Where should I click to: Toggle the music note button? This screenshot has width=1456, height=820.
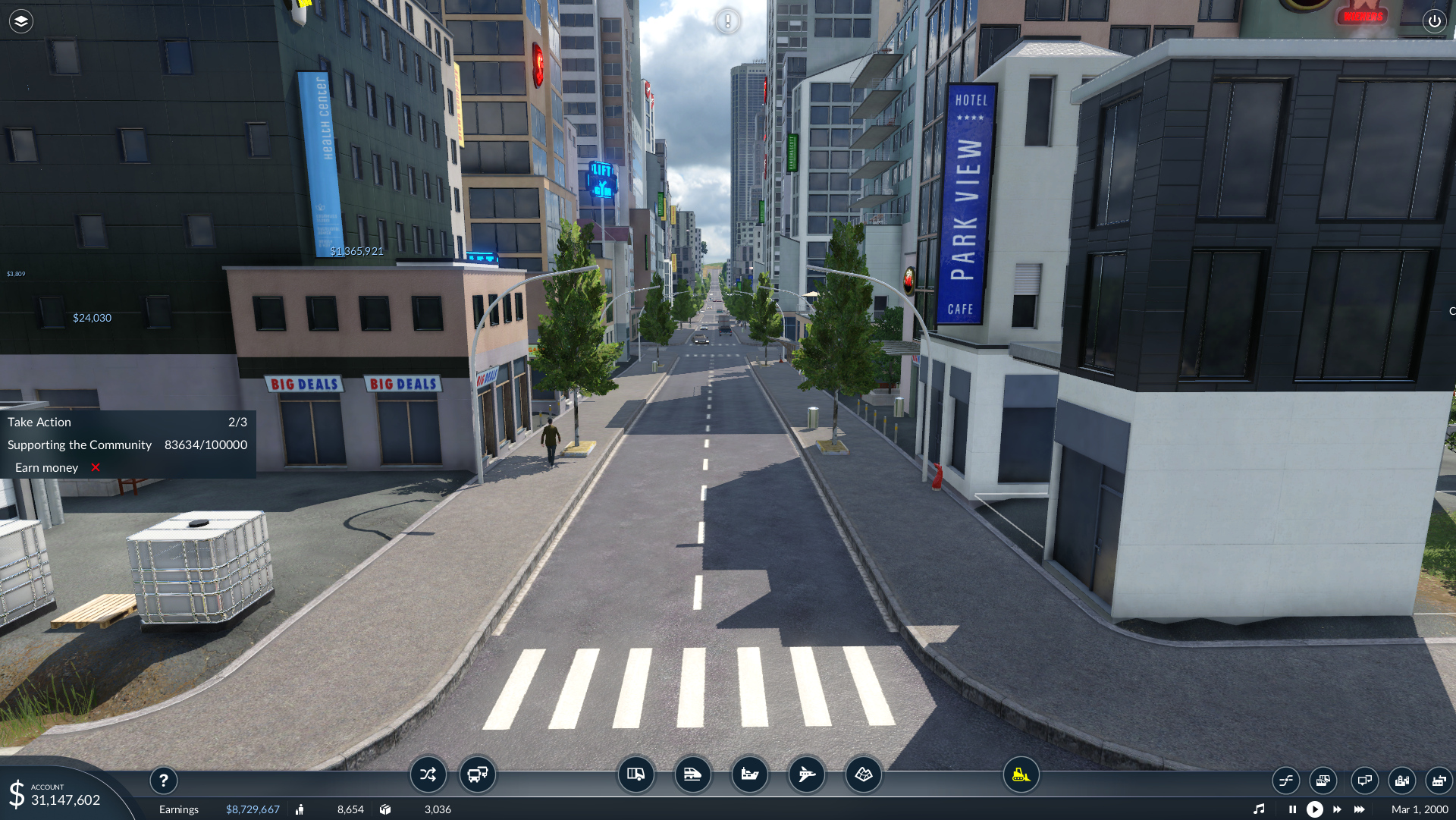pyautogui.click(x=1259, y=809)
